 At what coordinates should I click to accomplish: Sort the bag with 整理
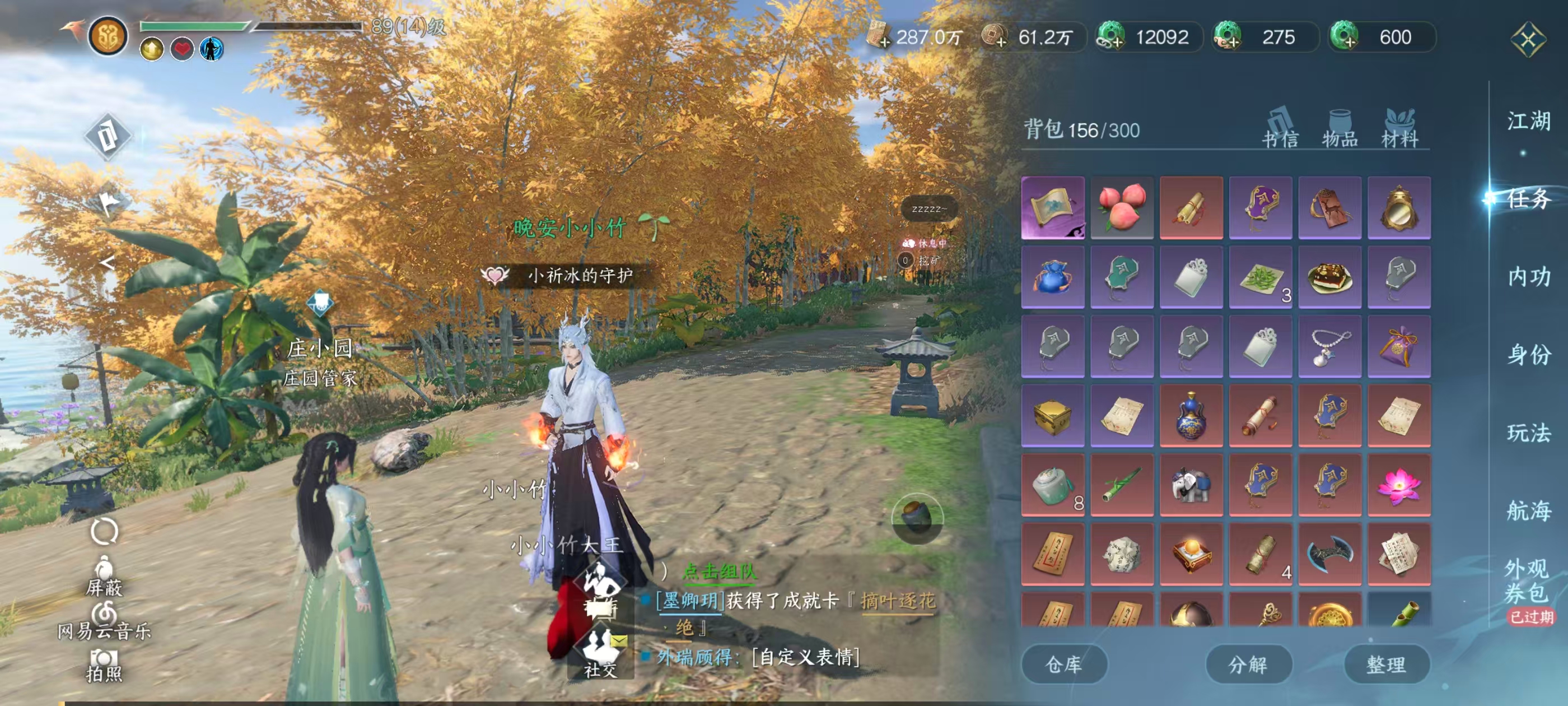click(1386, 665)
